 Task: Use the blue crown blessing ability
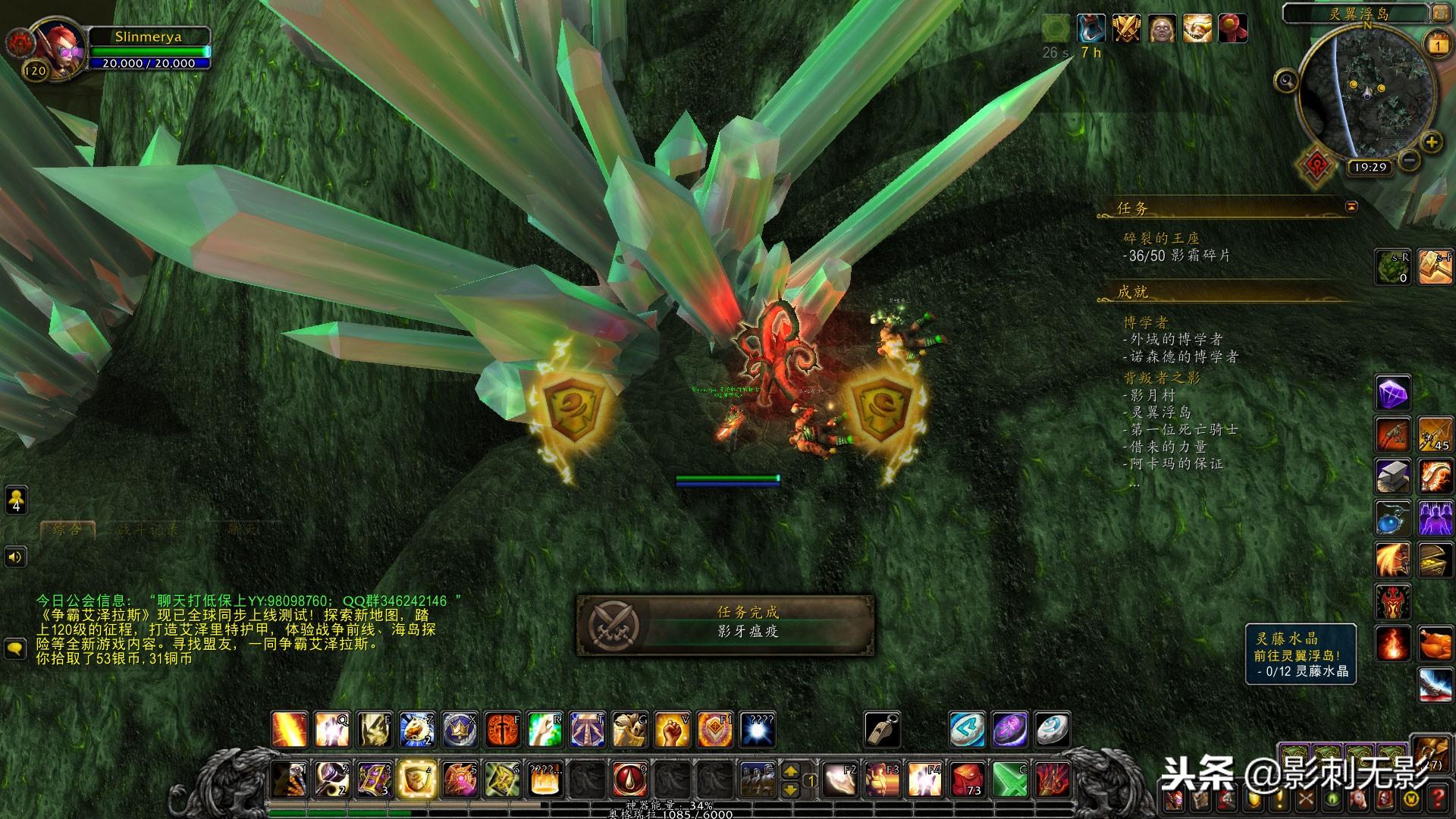(x=460, y=730)
